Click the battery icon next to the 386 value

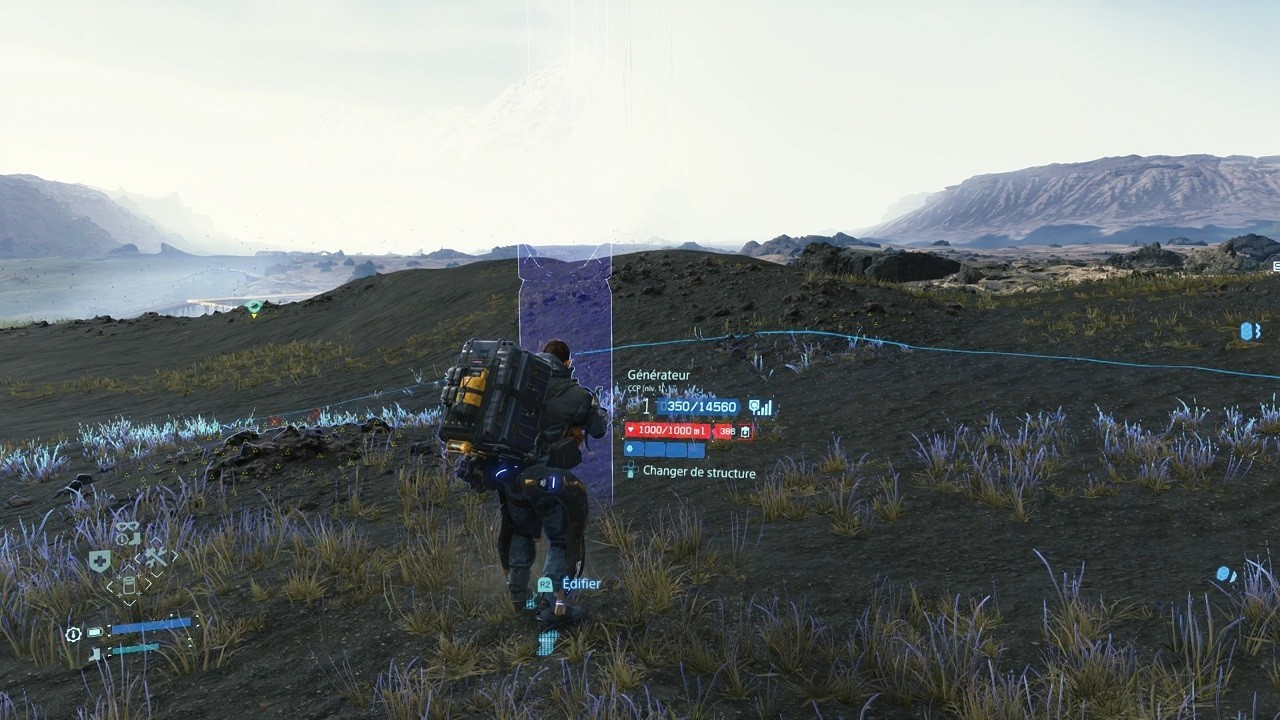(x=745, y=432)
